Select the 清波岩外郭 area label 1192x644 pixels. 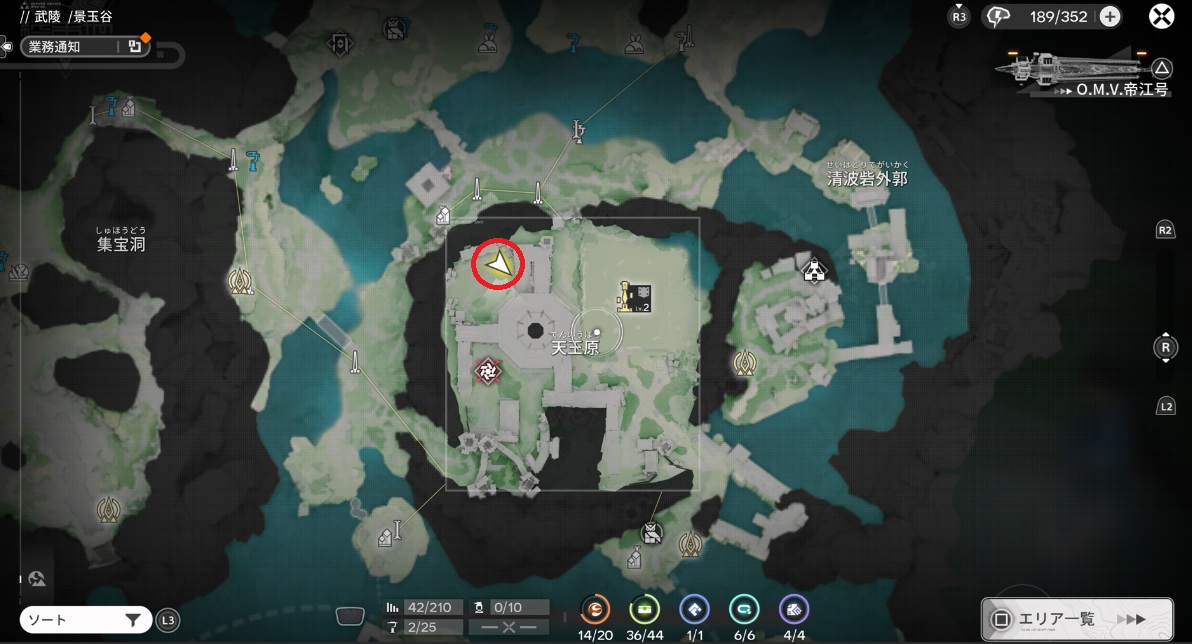(867, 178)
